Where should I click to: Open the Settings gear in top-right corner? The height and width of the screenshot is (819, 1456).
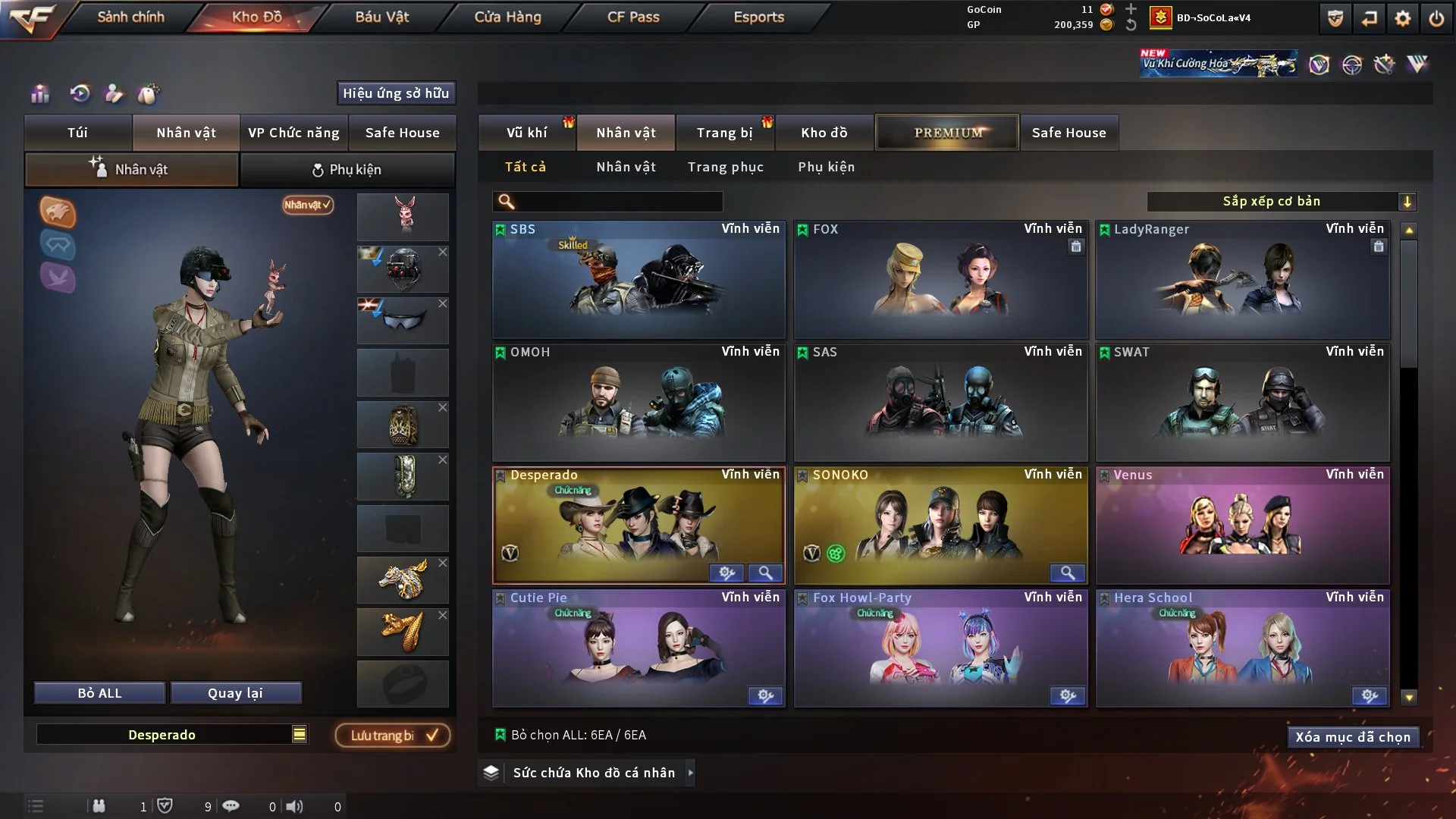(1402, 18)
